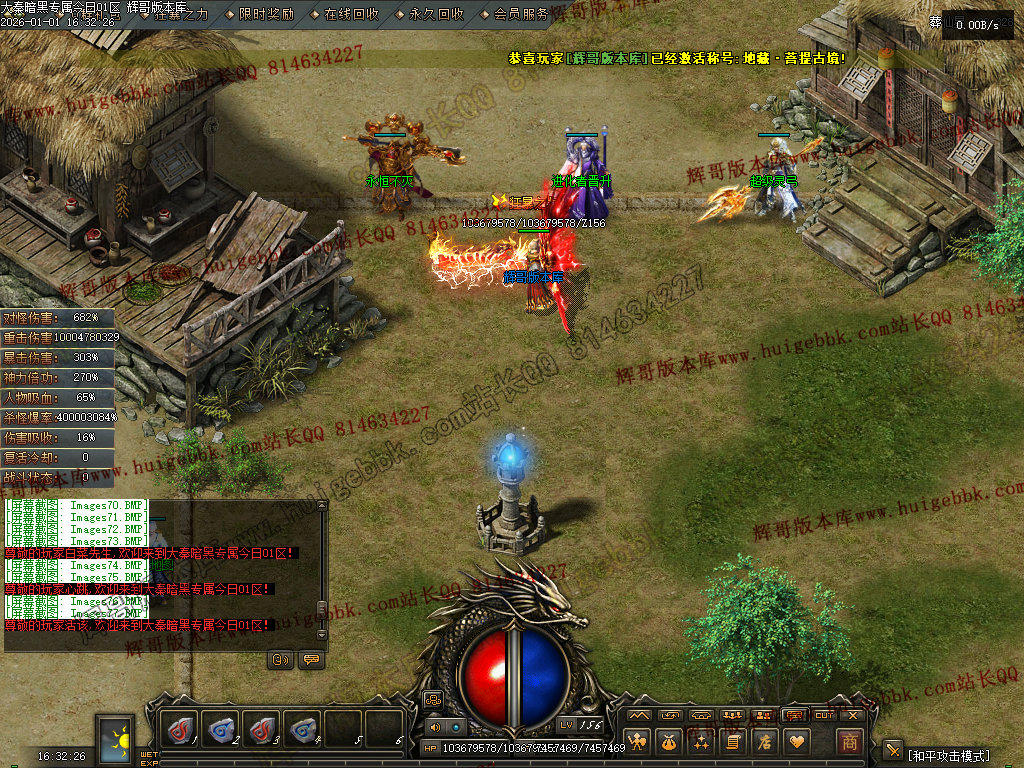The image size is (1024, 768).
Task: Click the OUT logout button
Action: click(x=824, y=715)
